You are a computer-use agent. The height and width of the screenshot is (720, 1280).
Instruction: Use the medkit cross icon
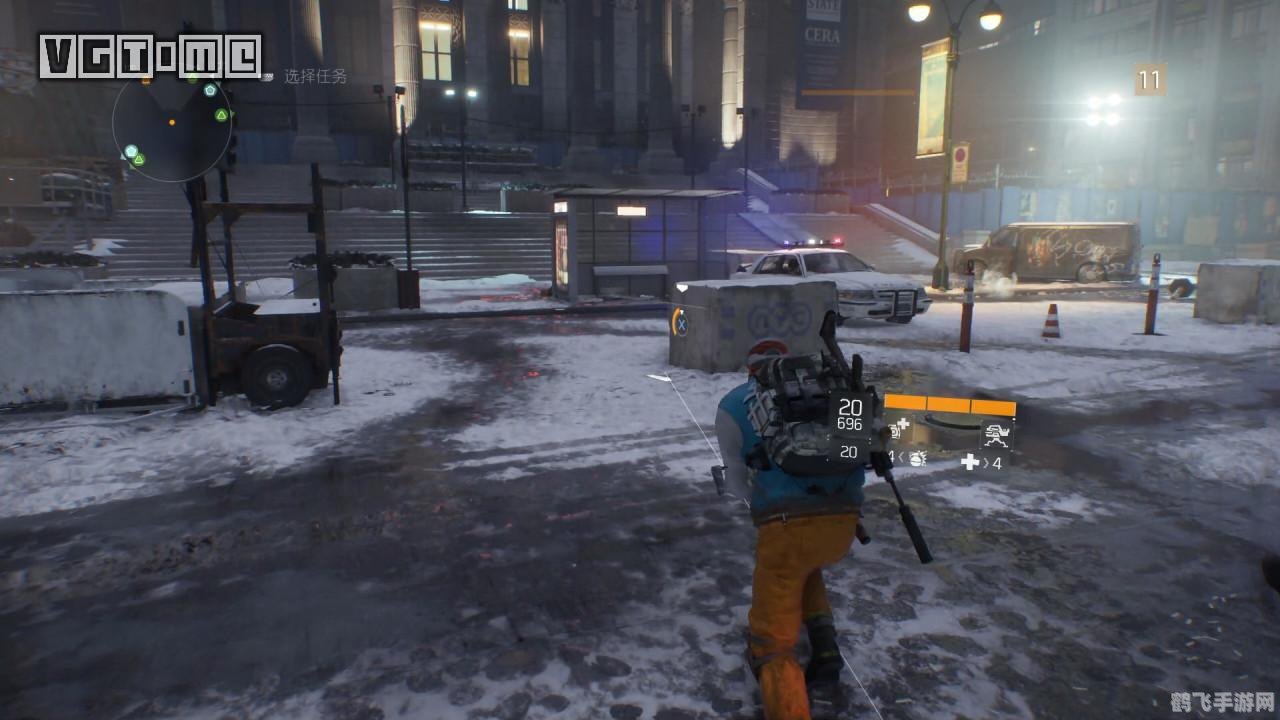pyautogui.click(x=970, y=461)
